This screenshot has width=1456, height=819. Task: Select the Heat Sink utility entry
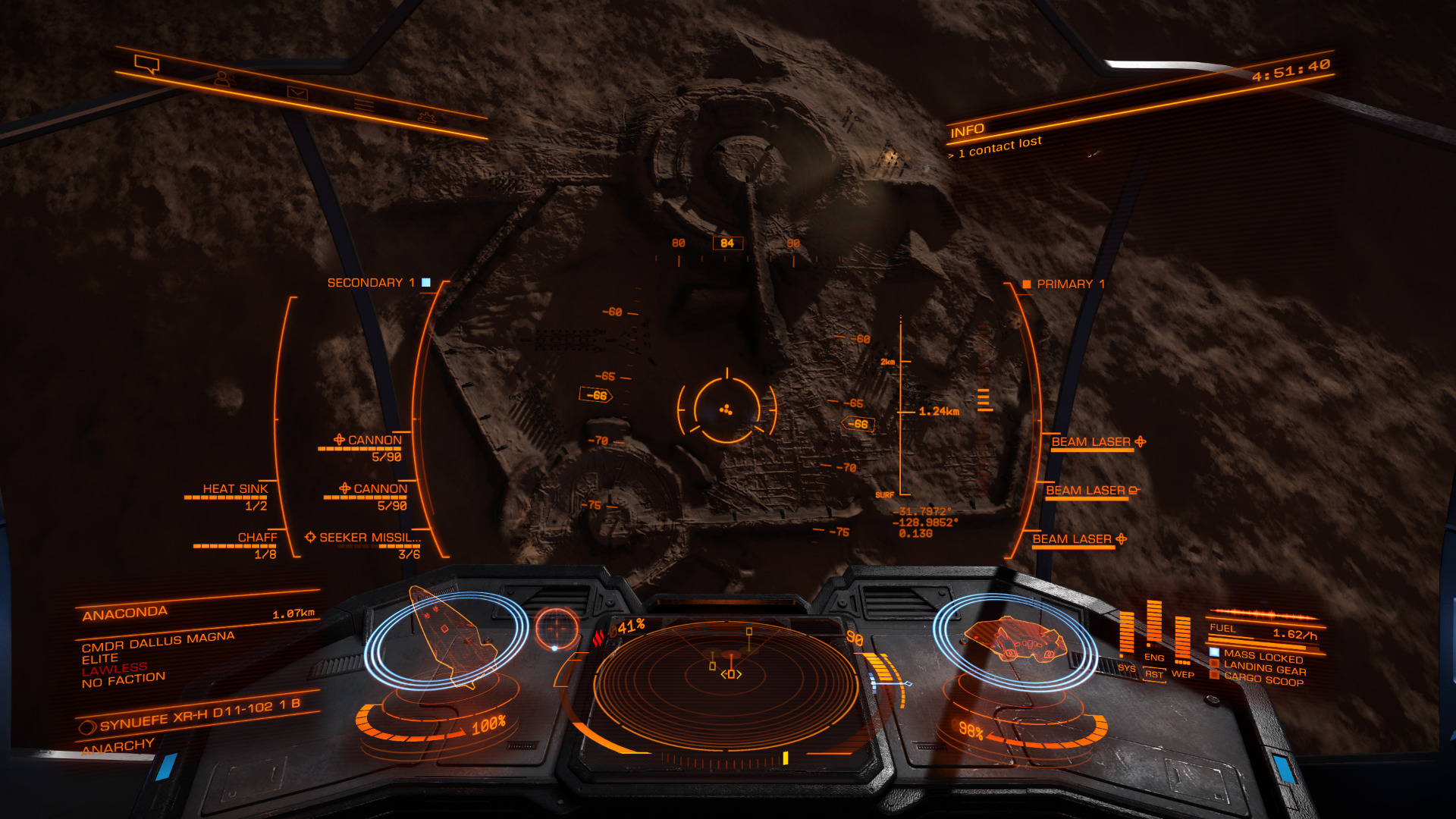click(x=234, y=489)
